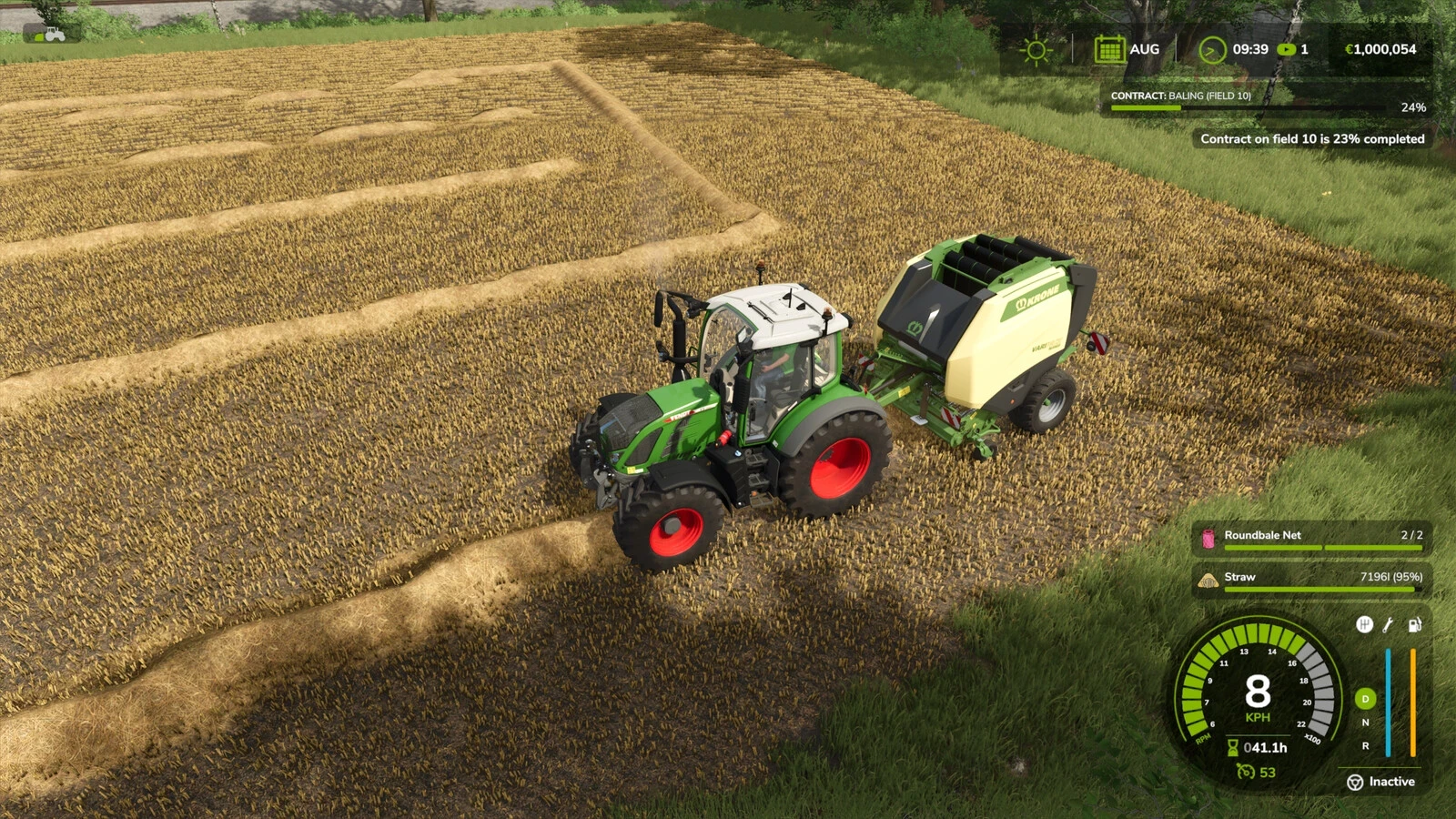Click the hourglass operating hours icon
The image size is (1456, 819).
pos(1232,746)
